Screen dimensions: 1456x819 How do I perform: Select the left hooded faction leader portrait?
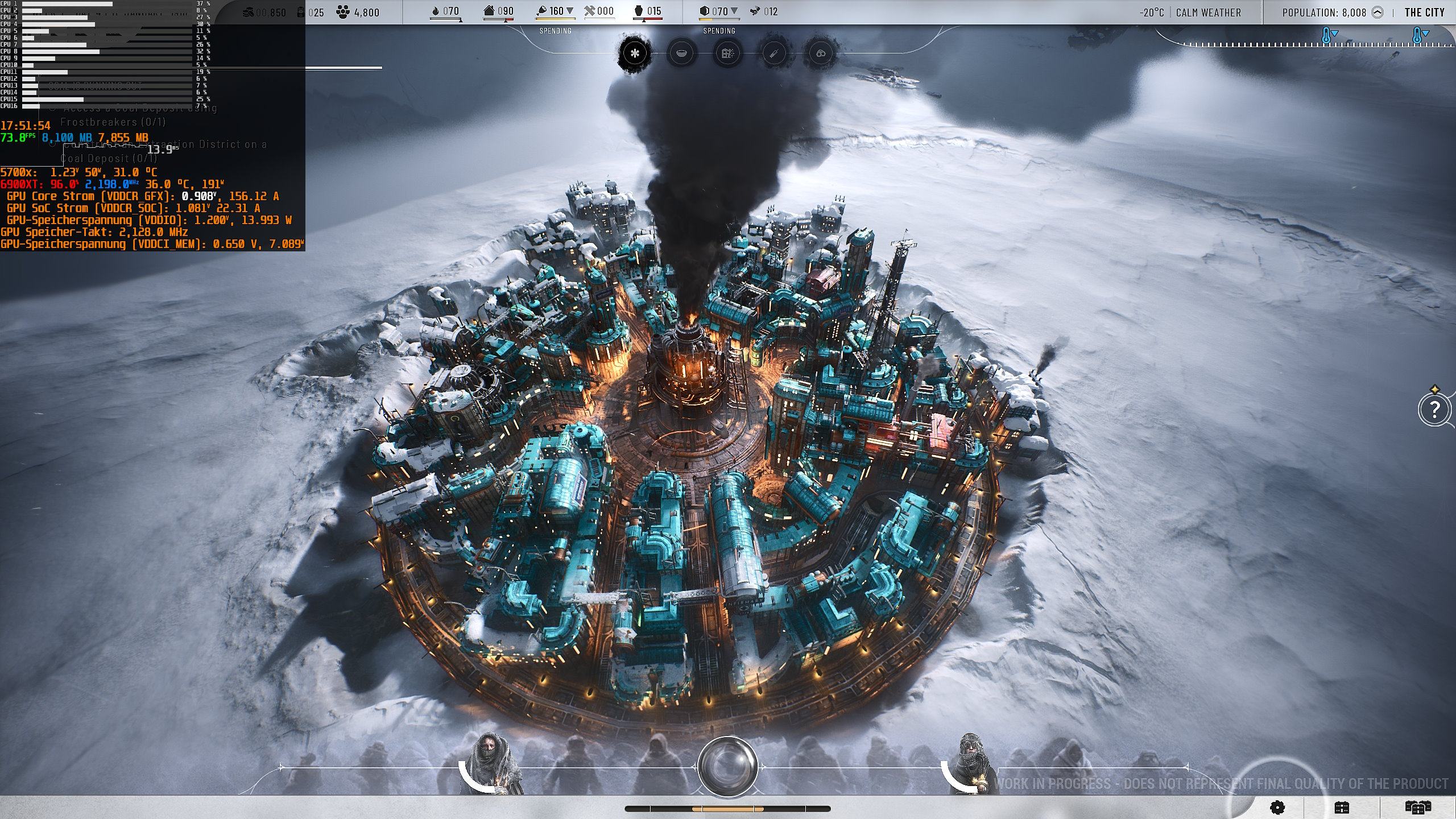[490, 763]
